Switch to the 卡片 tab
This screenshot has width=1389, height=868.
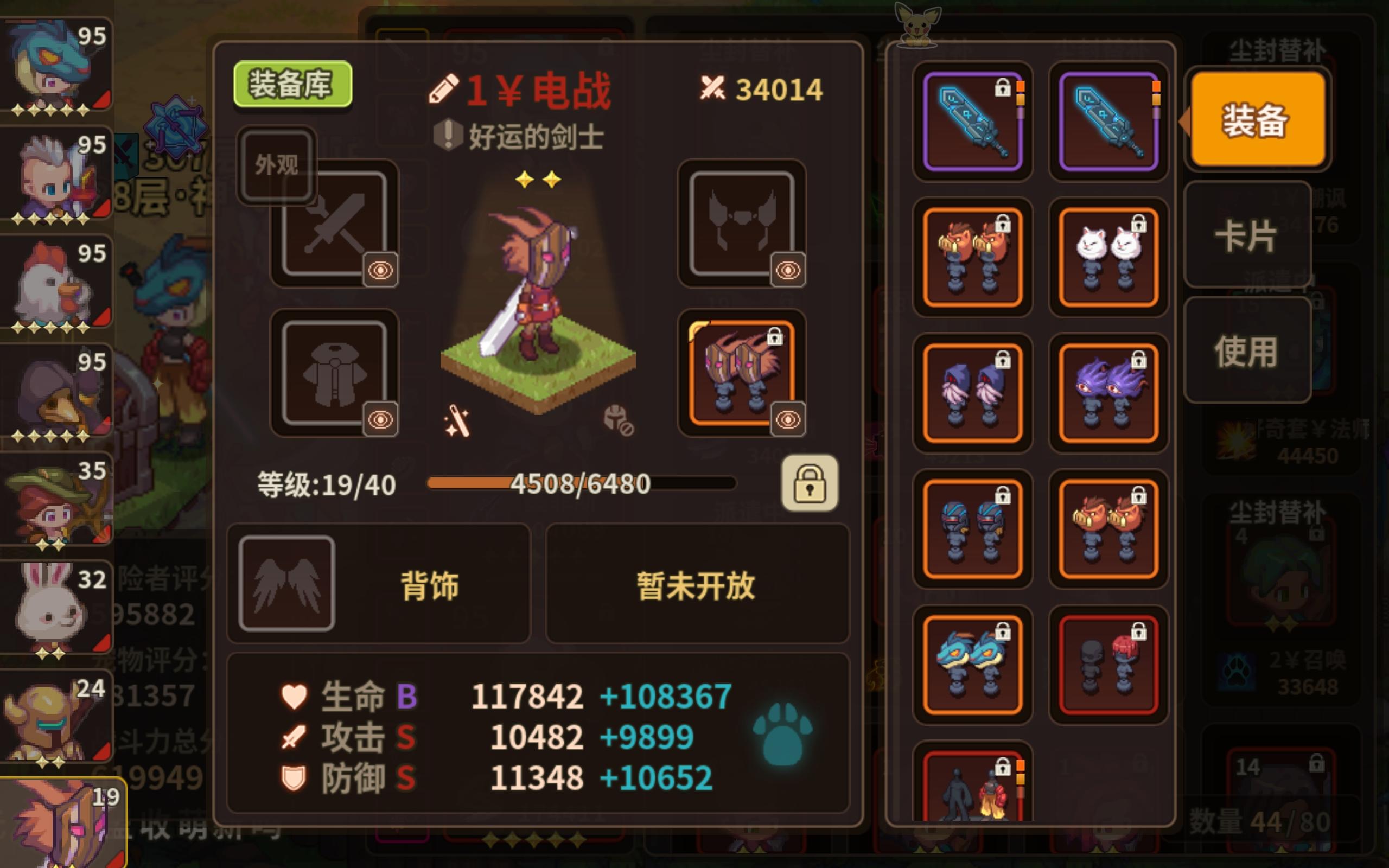1247,235
